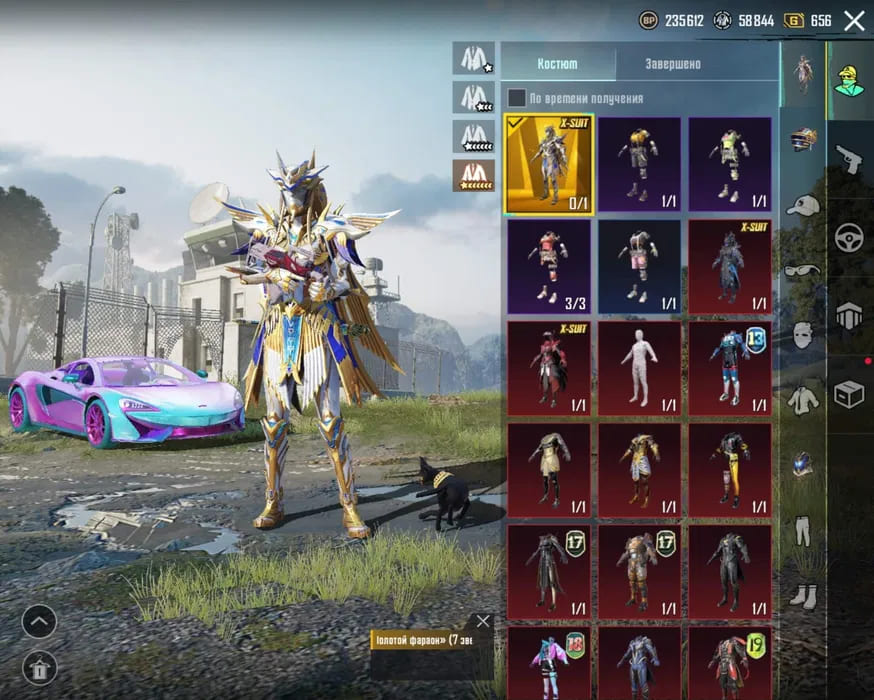Viewport: 874px width, 700px height.
Task: Filter by the one-star suit rarity
Action: tap(473, 58)
